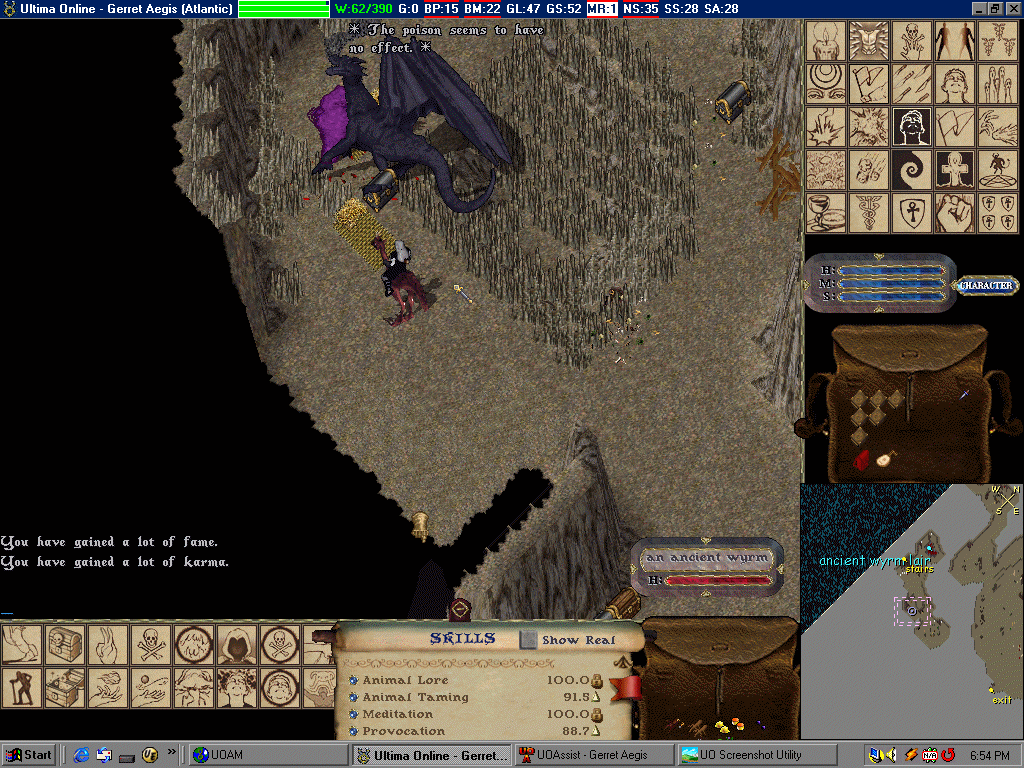Image resolution: width=1024 pixels, height=768 pixels.
Task: Select the skull treasure chest skill icon
Action: point(64,645)
